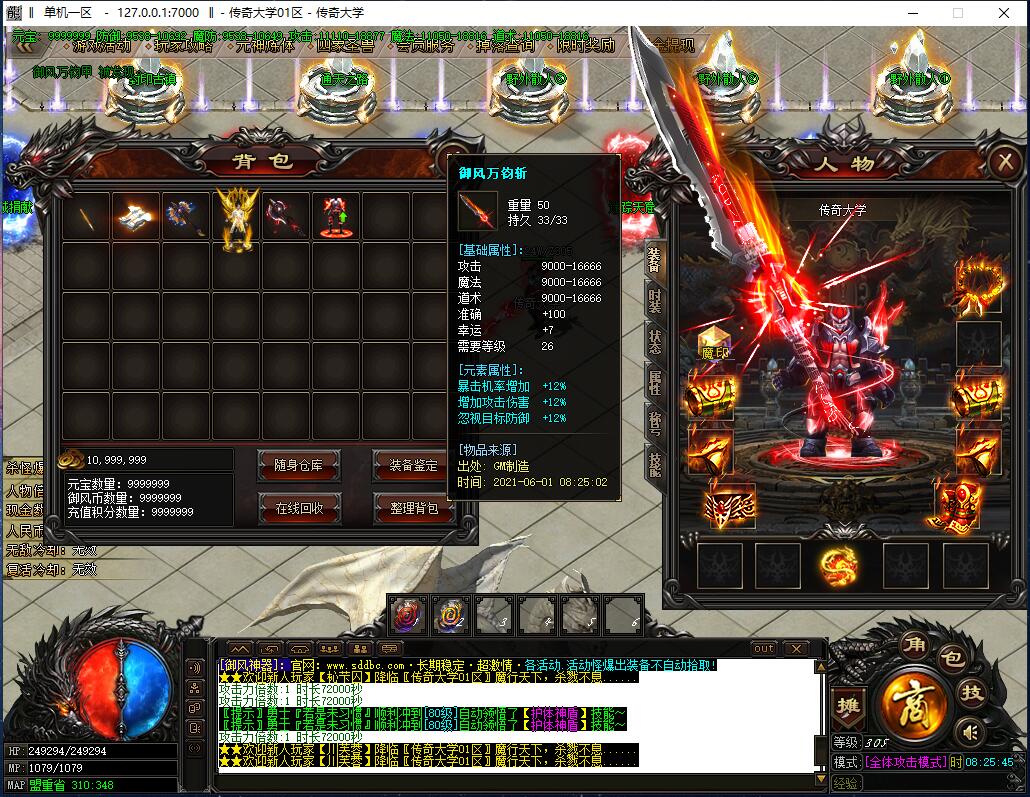Screen dimensions: 1030x797
Task: Open the 状态 status tab
Action: click(x=654, y=339)
